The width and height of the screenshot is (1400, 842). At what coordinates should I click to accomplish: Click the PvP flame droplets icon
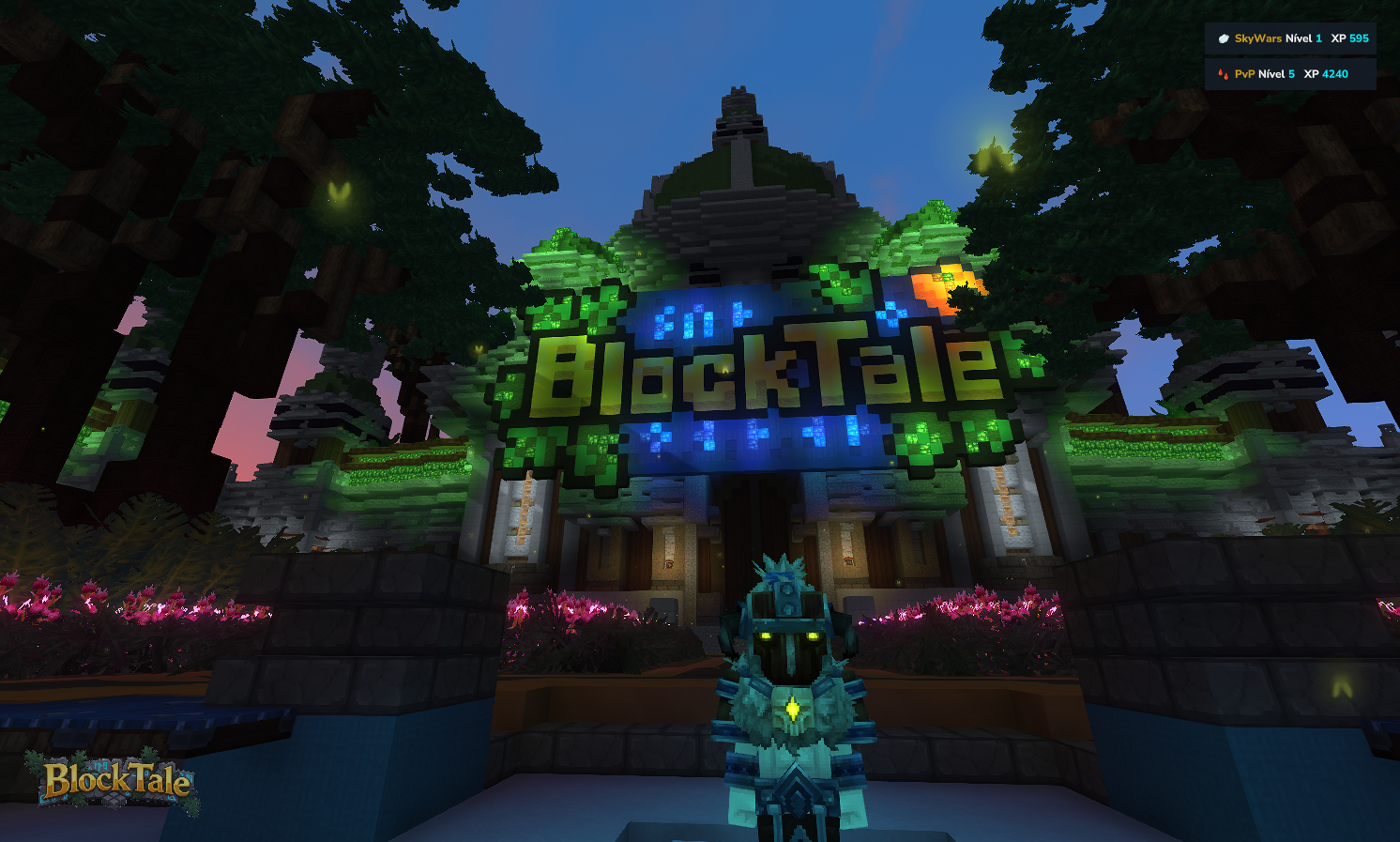pyautogui.click(x=1223, y=73)
